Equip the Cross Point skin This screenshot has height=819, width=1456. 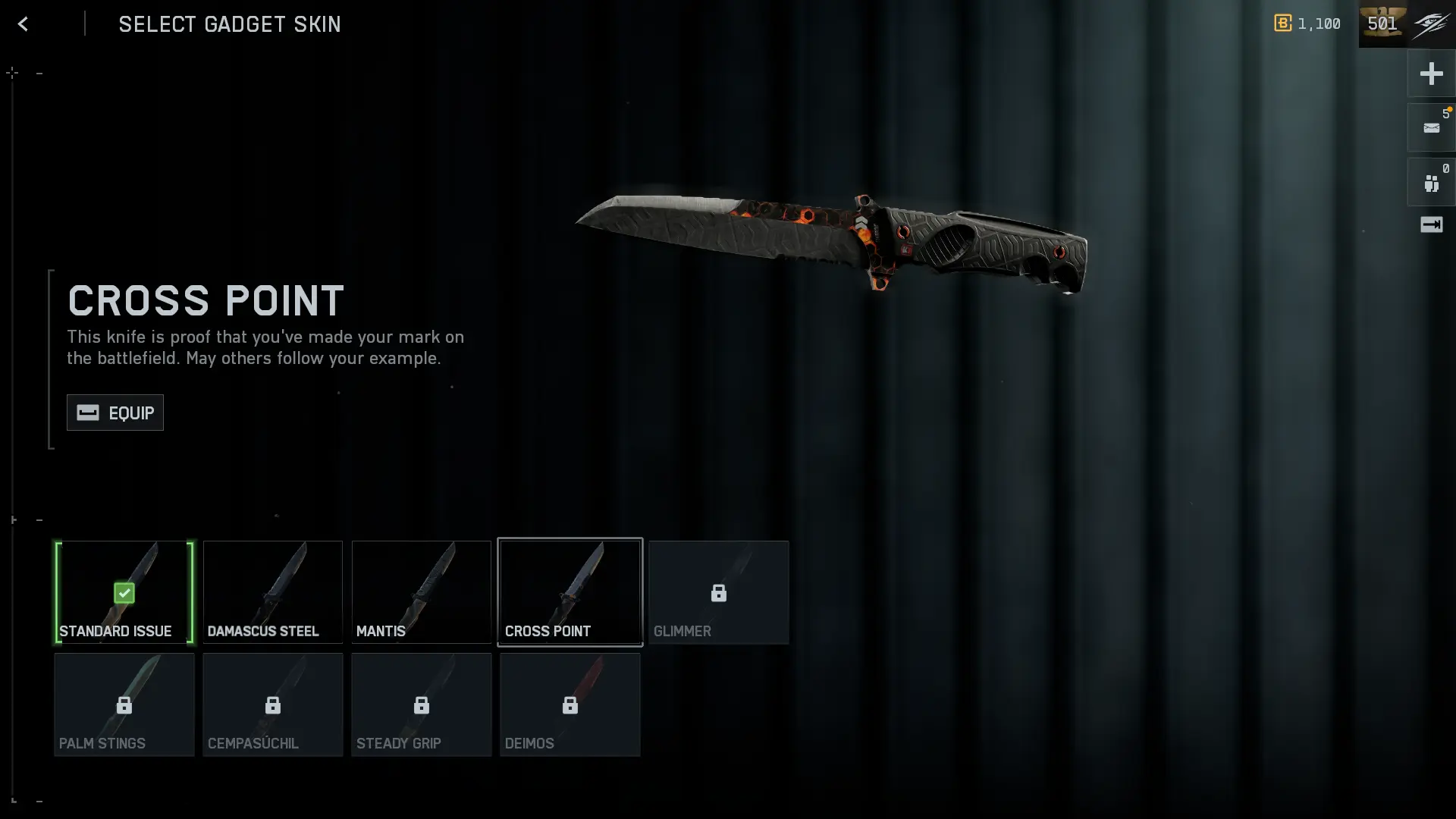pyautogui.click(x=115, y=413)
